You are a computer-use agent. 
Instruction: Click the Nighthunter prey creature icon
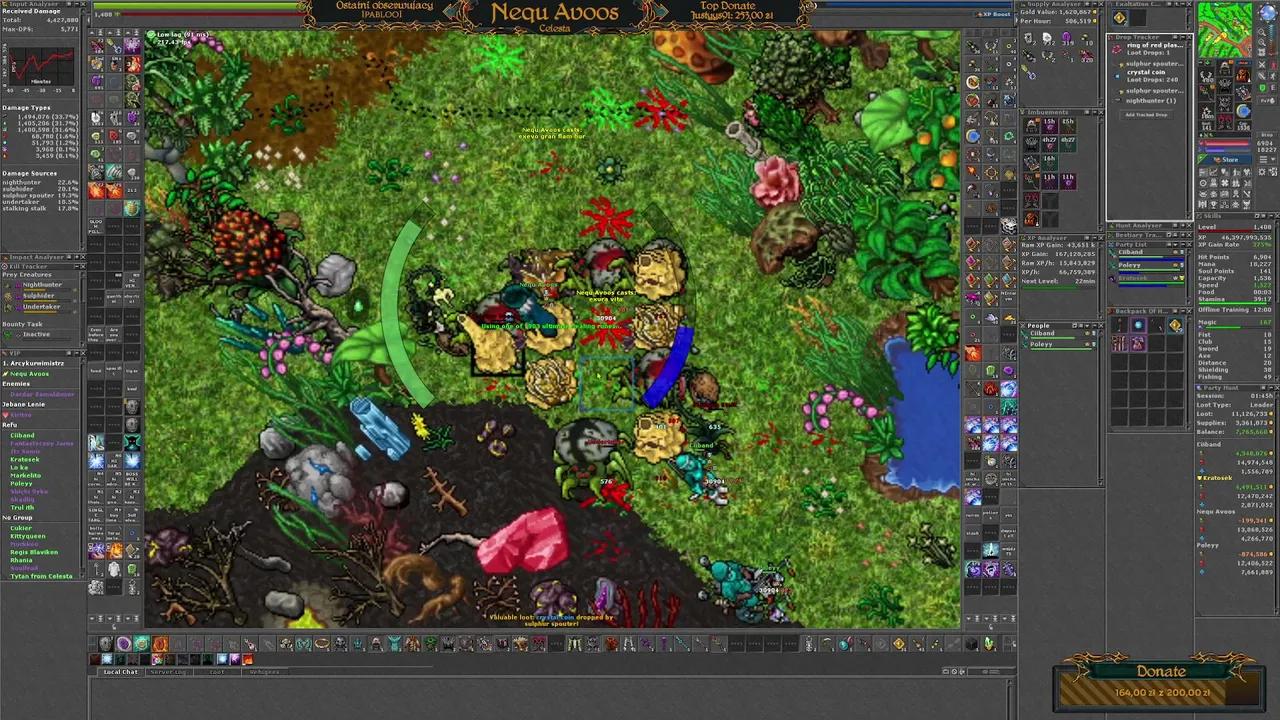tap(7, 285)
